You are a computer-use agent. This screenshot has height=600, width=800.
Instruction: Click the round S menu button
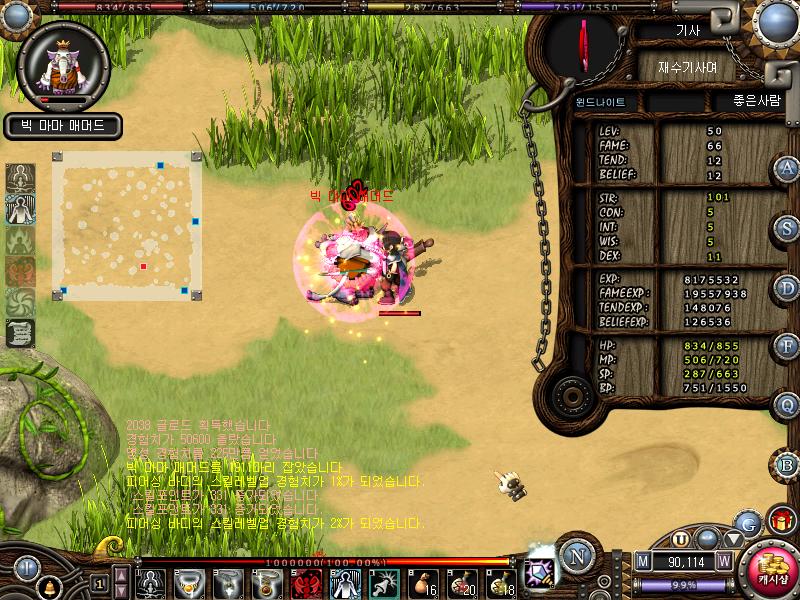click(787, 228)
